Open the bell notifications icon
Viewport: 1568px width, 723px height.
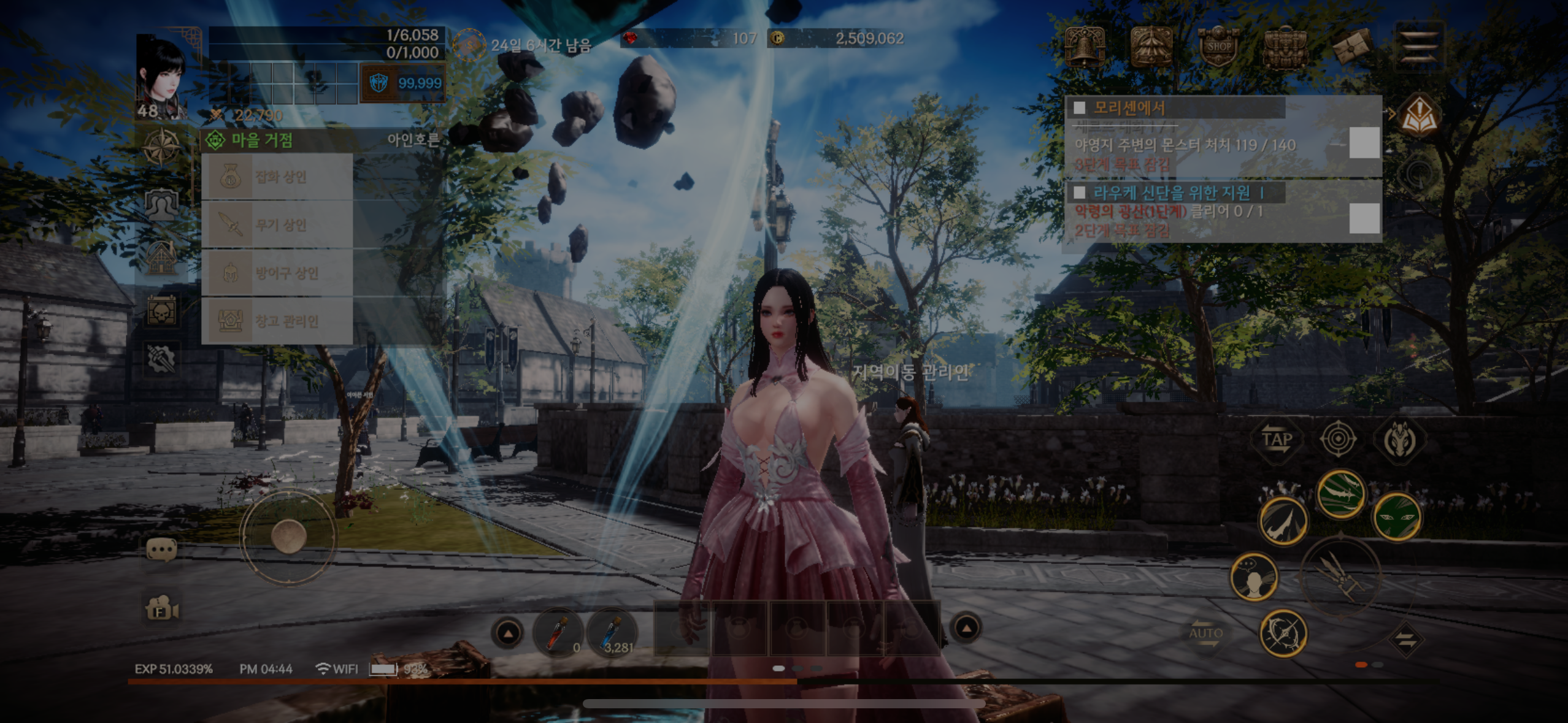point(1085,46)
